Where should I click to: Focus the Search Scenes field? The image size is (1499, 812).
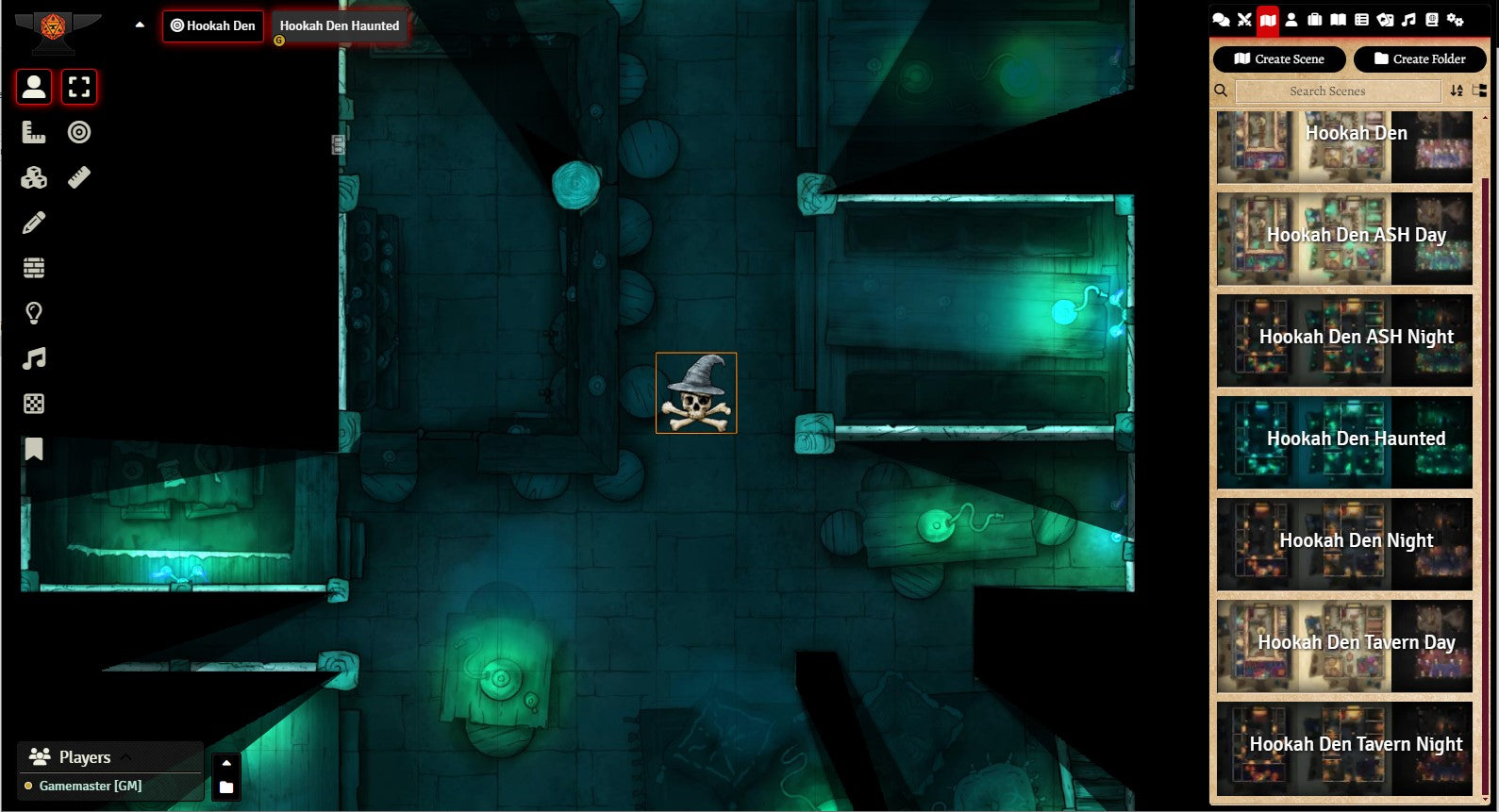pos(1337,91)
